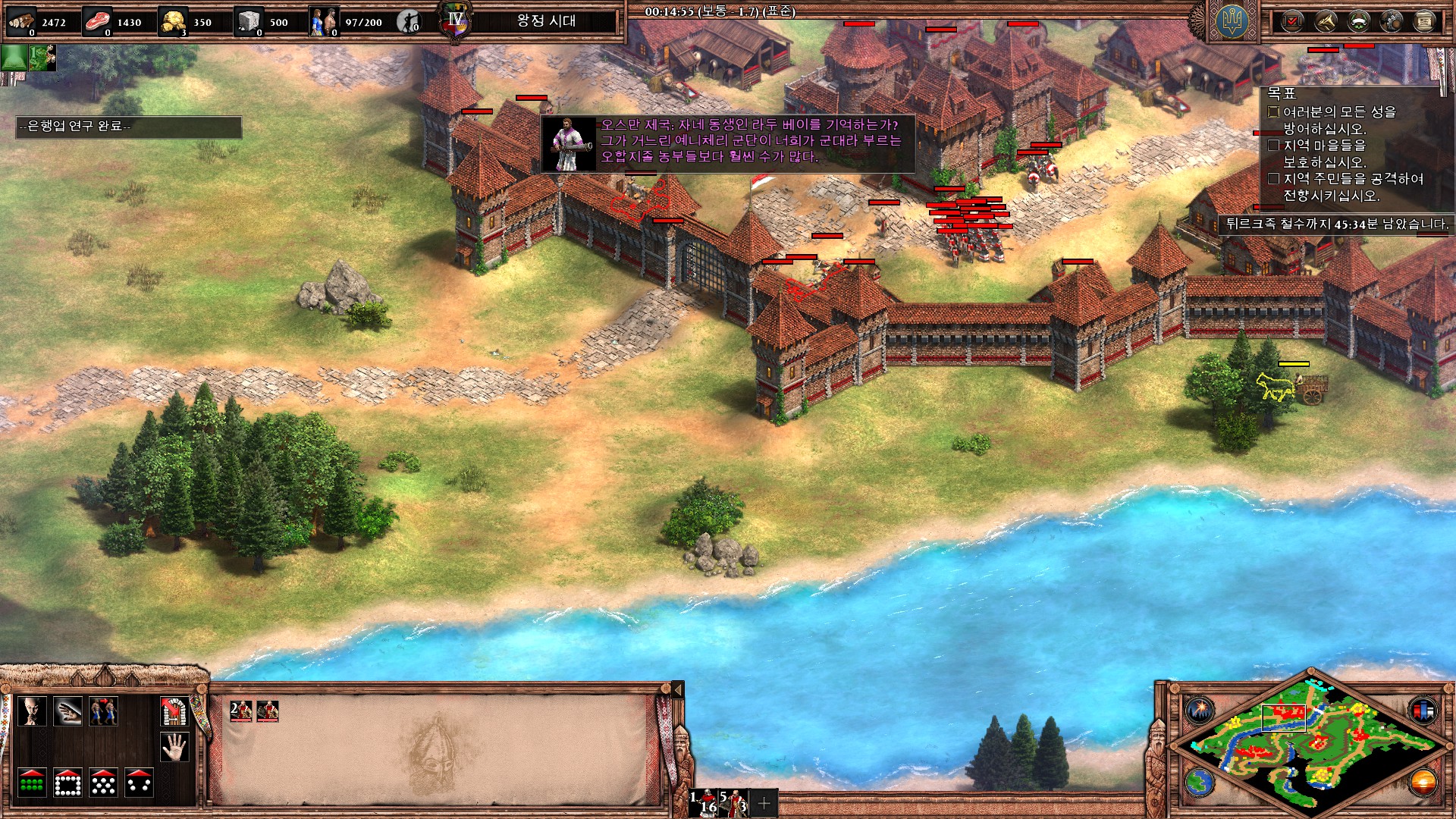This screenshot has width=1456, height=819.
Task: Activate the whispering face stance command
Action: pos(32,711)
